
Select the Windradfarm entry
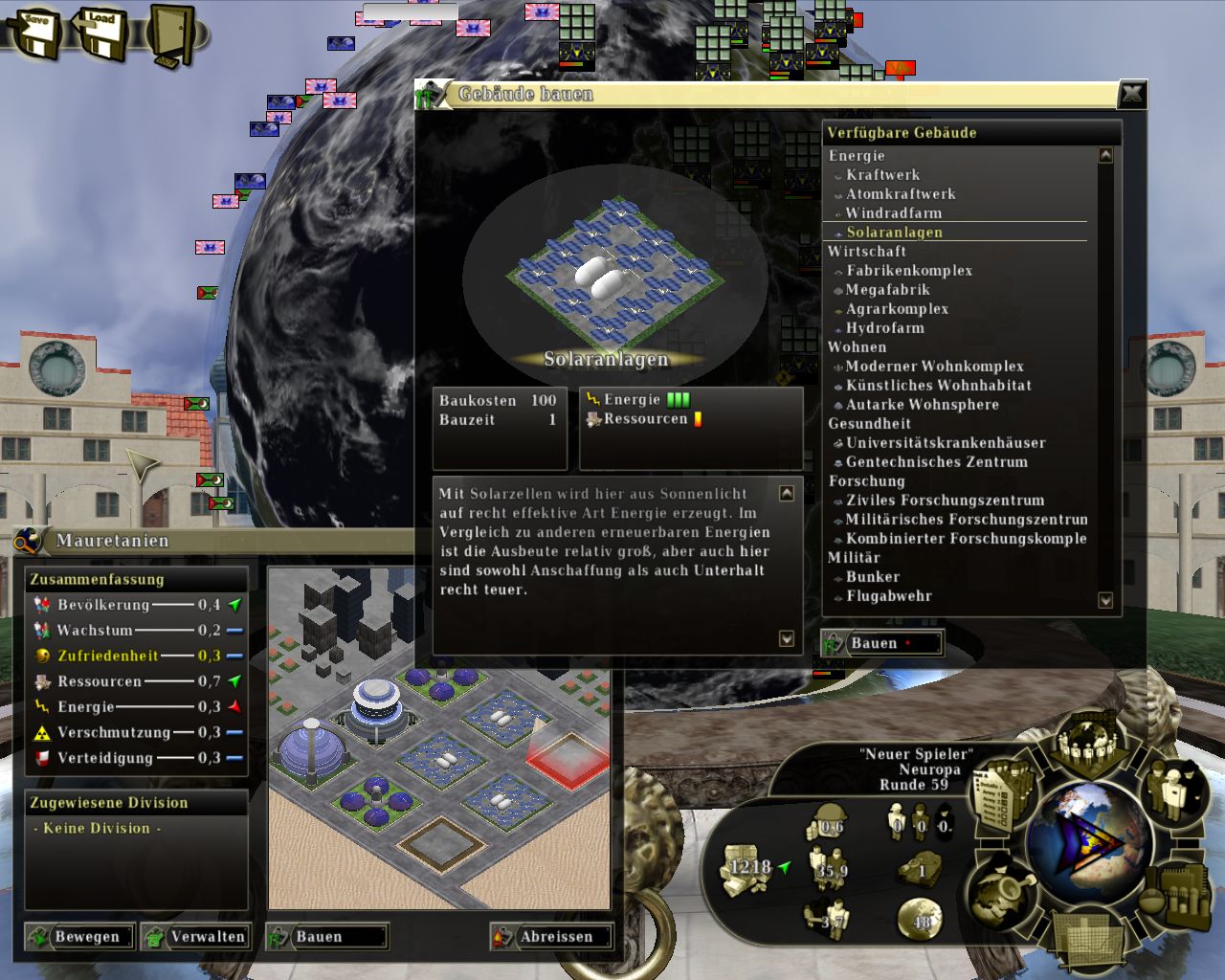click(x=893, y=213)
